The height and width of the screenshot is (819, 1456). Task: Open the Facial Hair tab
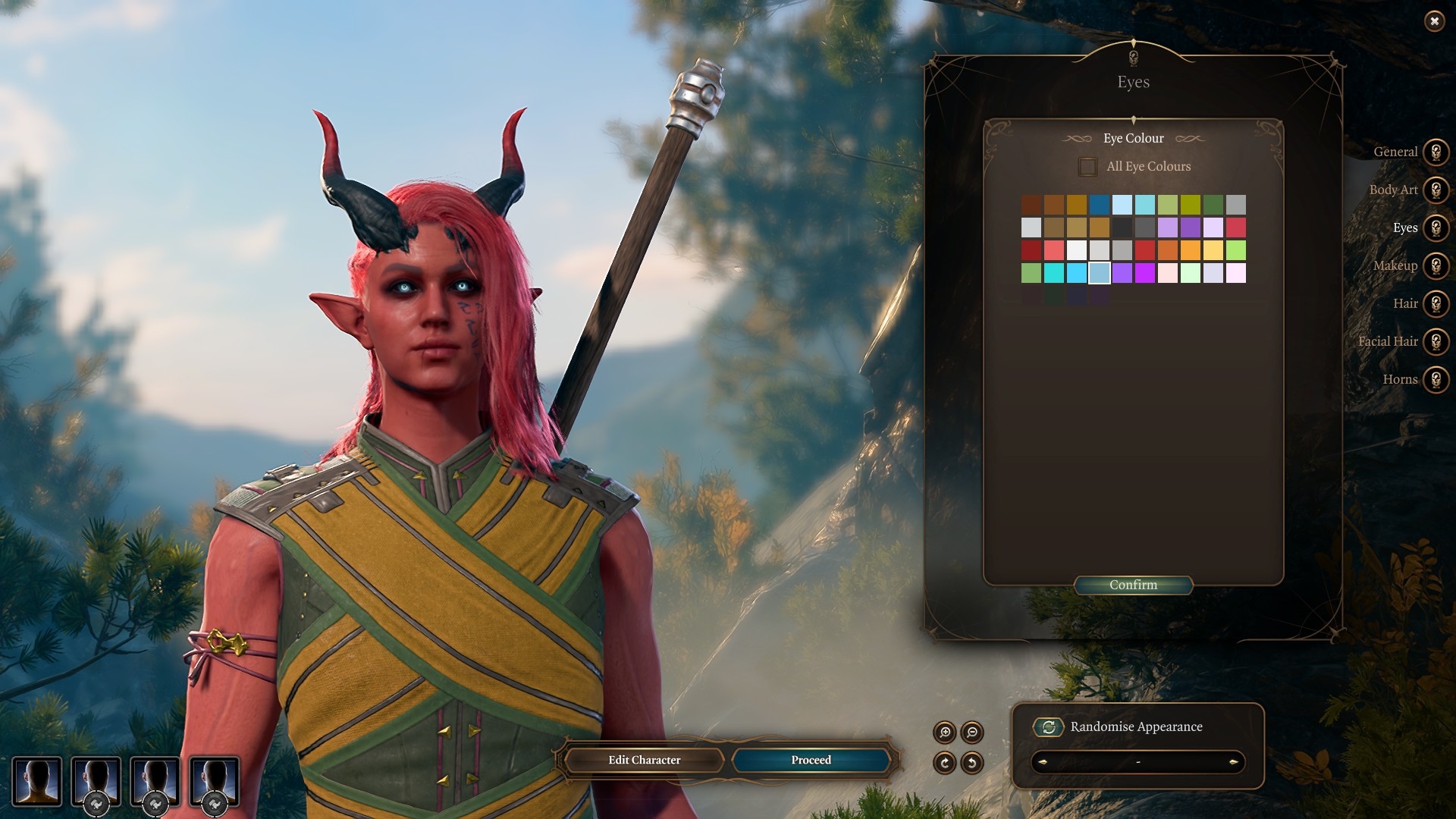pos(1435,341)
